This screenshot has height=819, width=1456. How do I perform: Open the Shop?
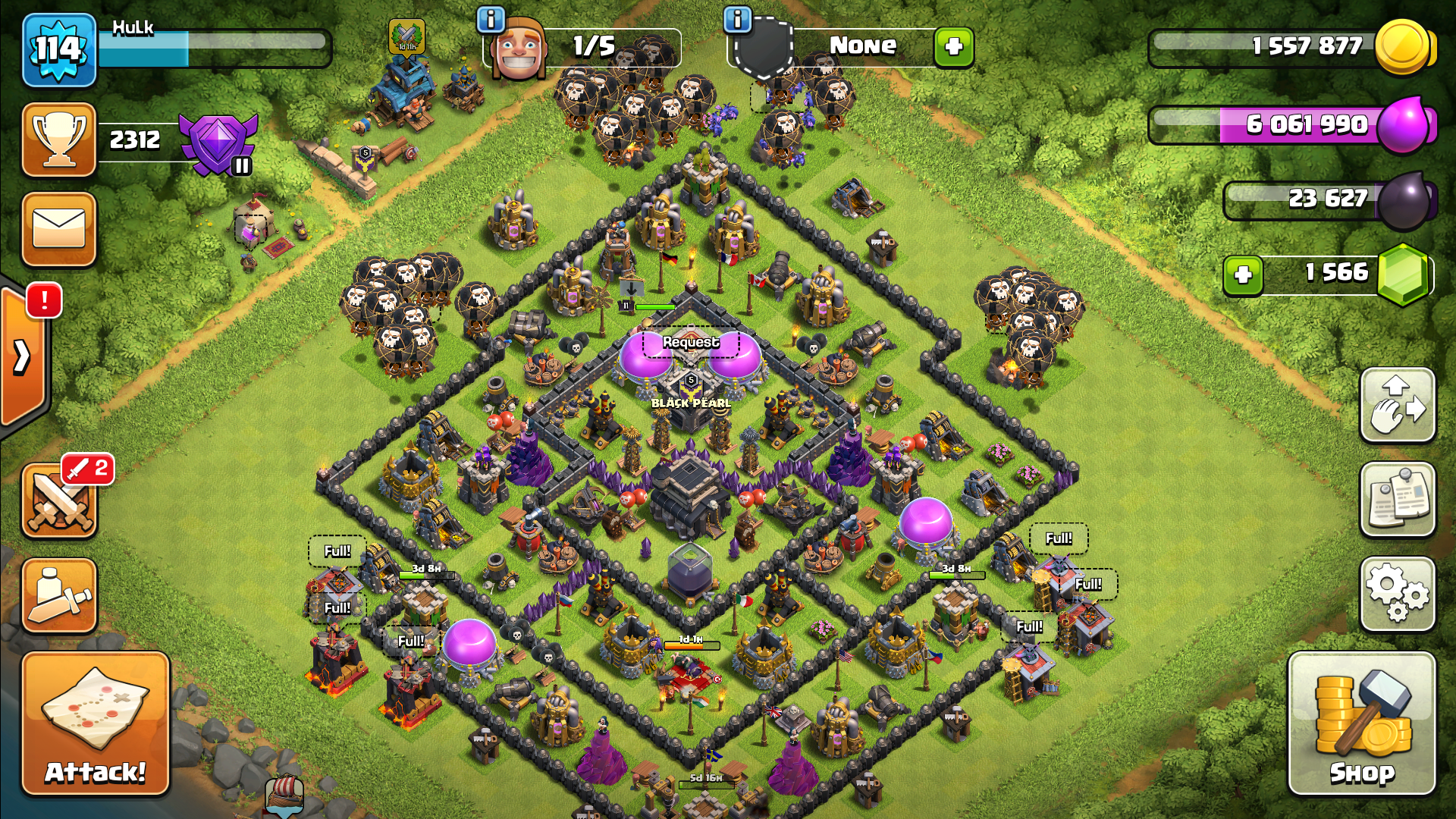(1362, 723)
